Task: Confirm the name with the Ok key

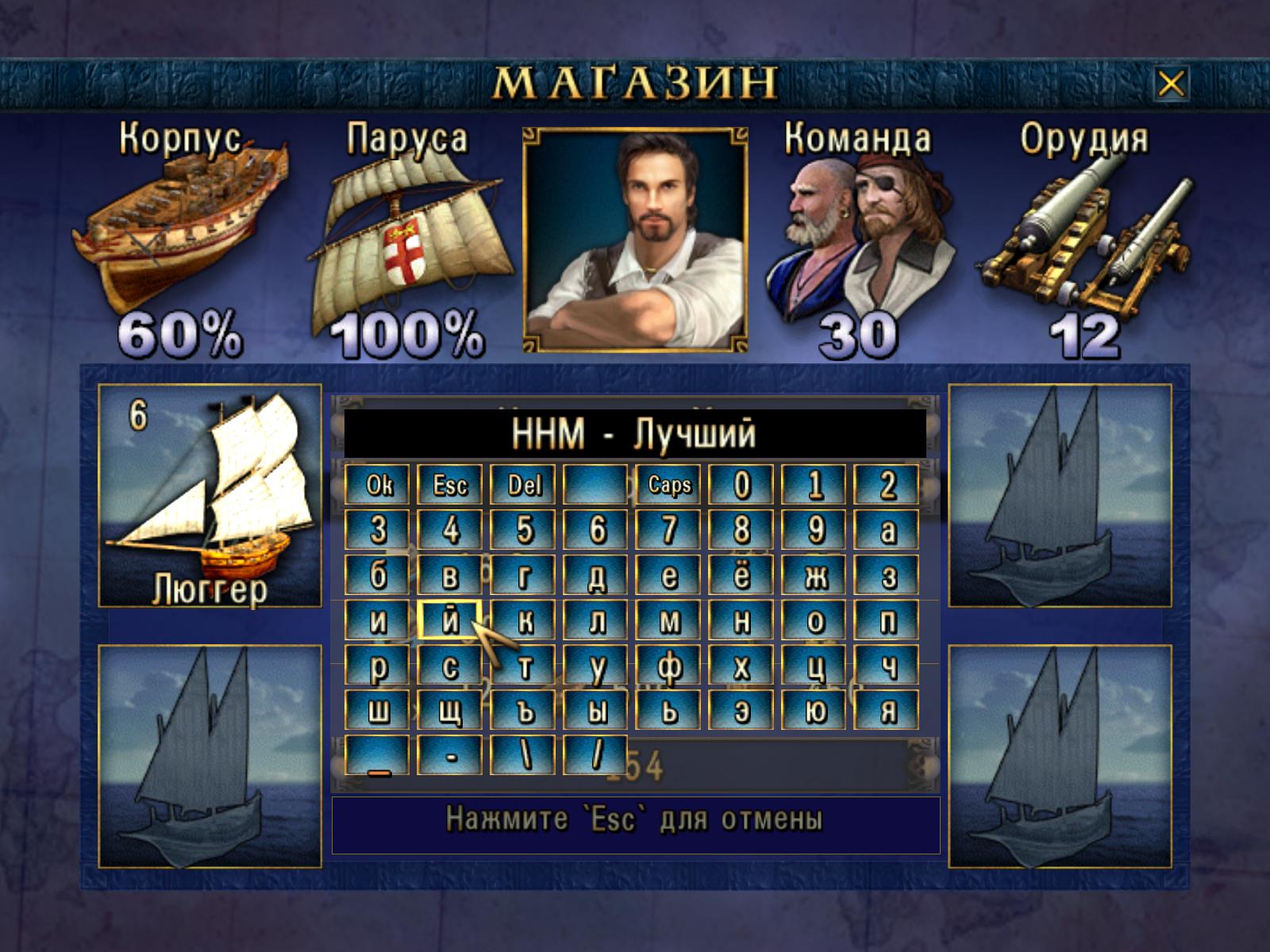Action: point(378,485)
